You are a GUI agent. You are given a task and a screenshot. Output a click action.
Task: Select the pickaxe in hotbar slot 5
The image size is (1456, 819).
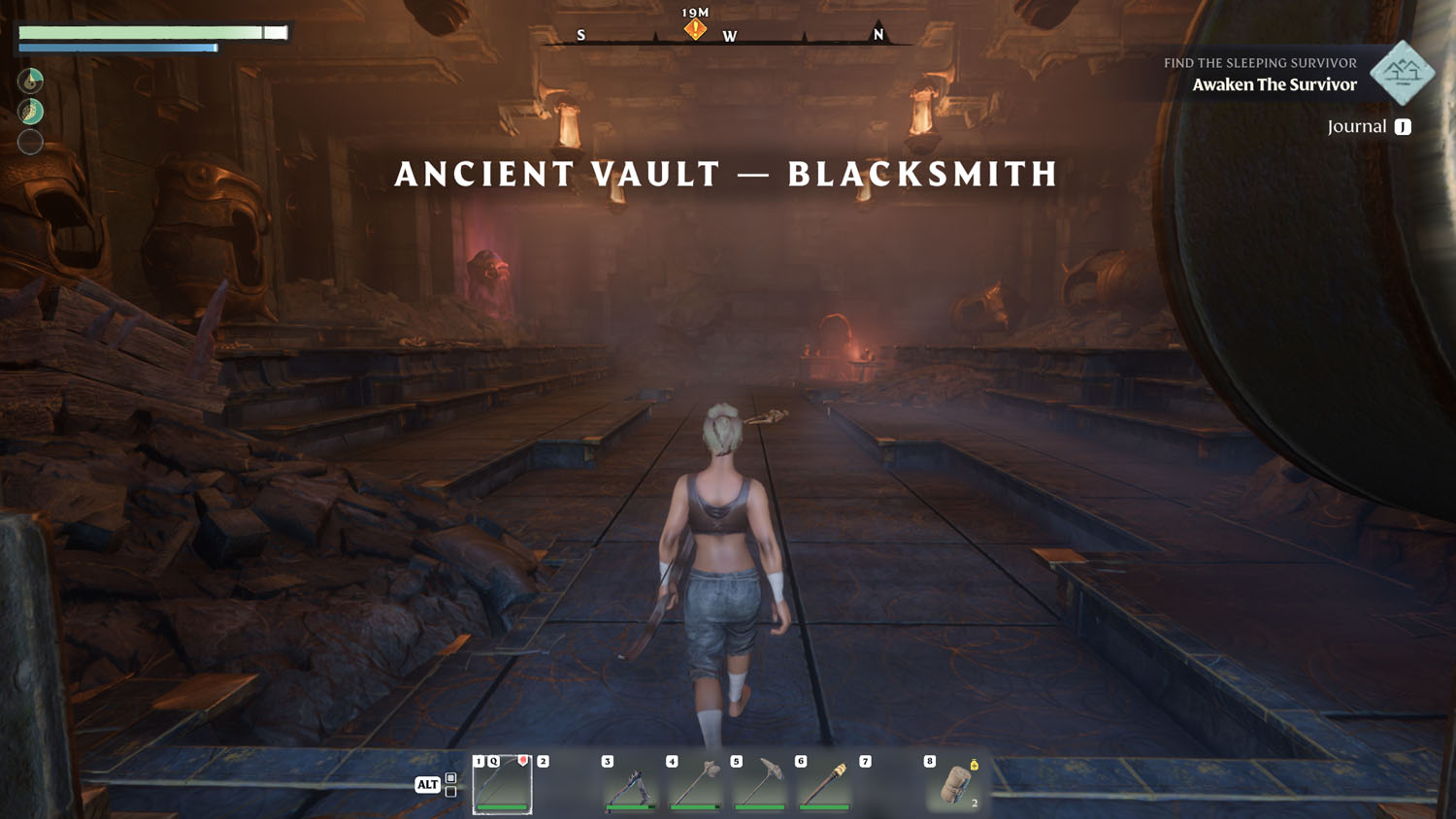coord(760,785)
